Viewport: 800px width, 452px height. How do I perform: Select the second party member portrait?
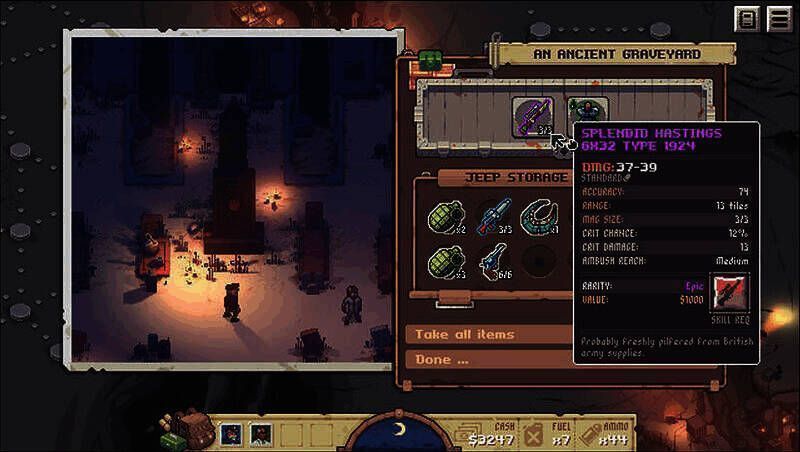click(x=259, y=434)
